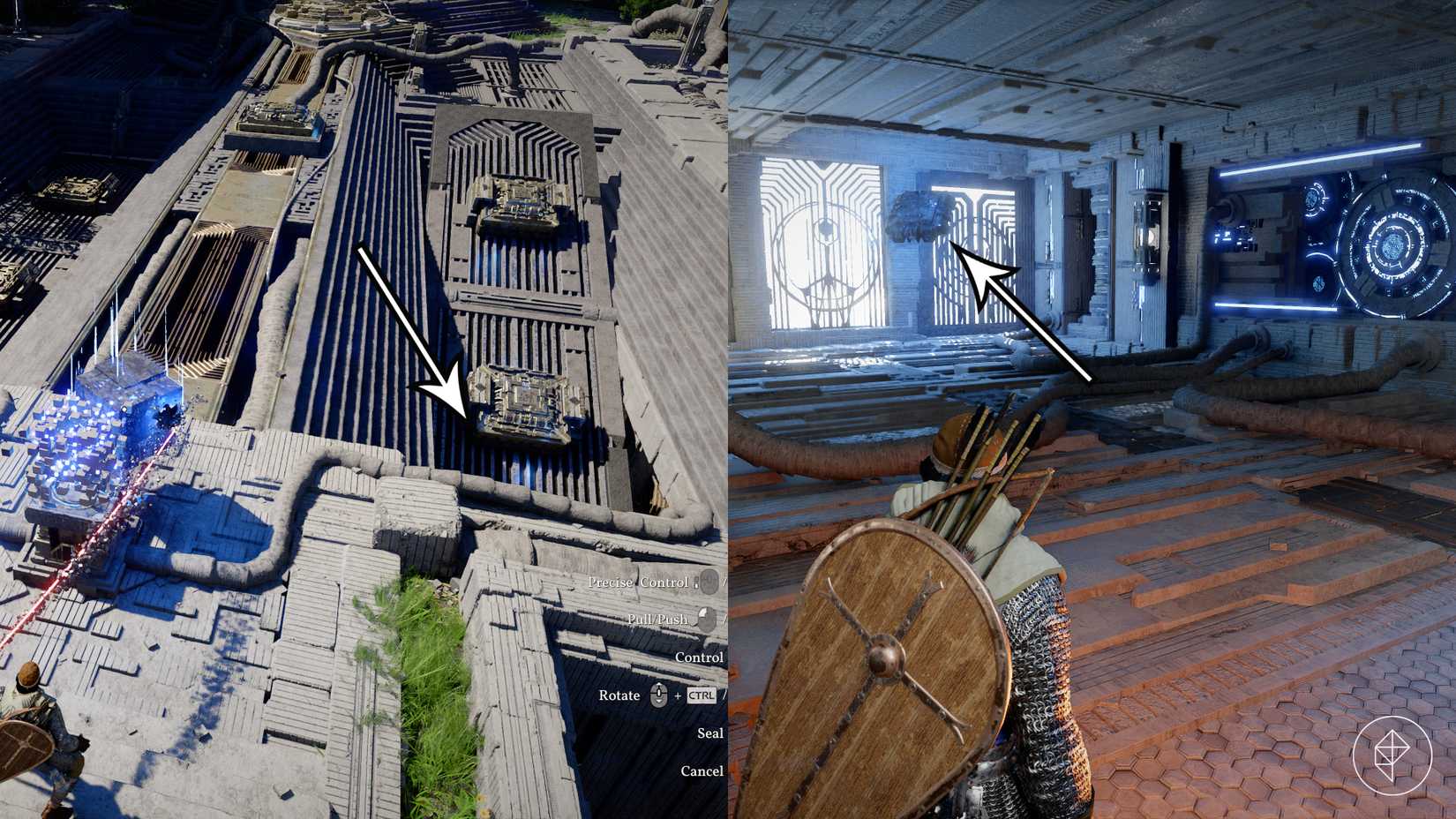The image size is (1456, 819).
Task: Click the mouse icon beside Precise Control
Action: pyautogui.click(x=709, y=583)
